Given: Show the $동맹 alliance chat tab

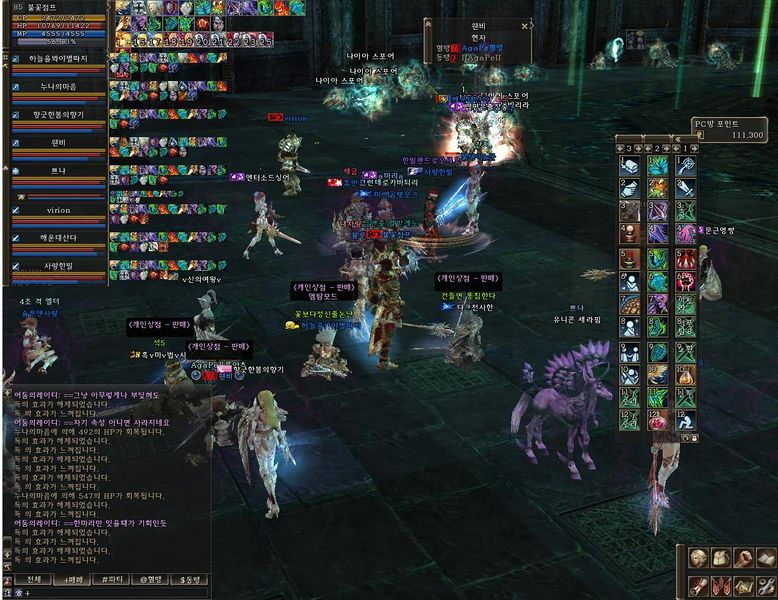Looking at the screenshot, I should coord(189,579).
